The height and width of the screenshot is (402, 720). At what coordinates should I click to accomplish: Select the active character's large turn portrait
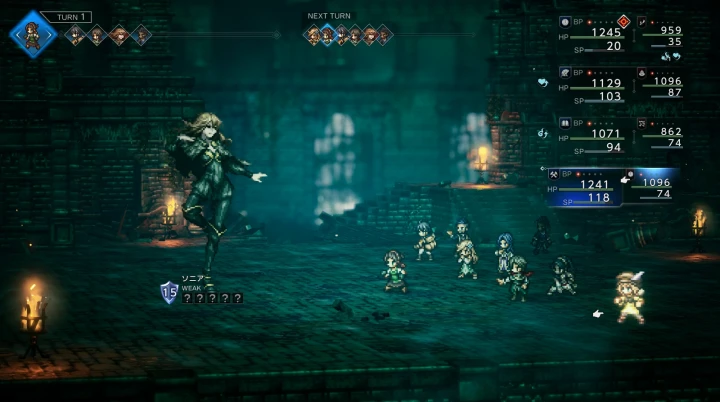34,34
